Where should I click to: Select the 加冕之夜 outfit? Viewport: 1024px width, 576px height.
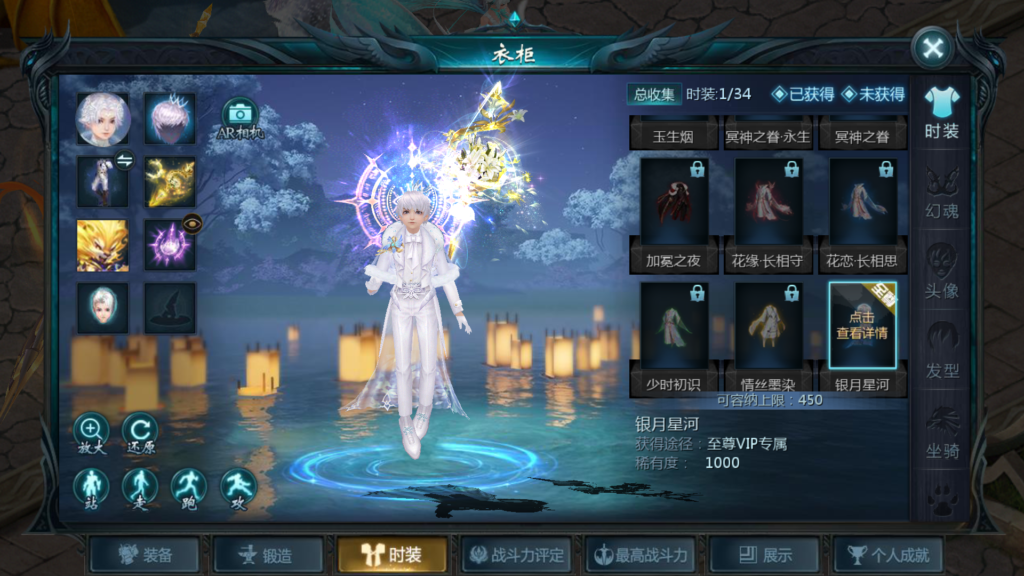(x=675, y=214)
